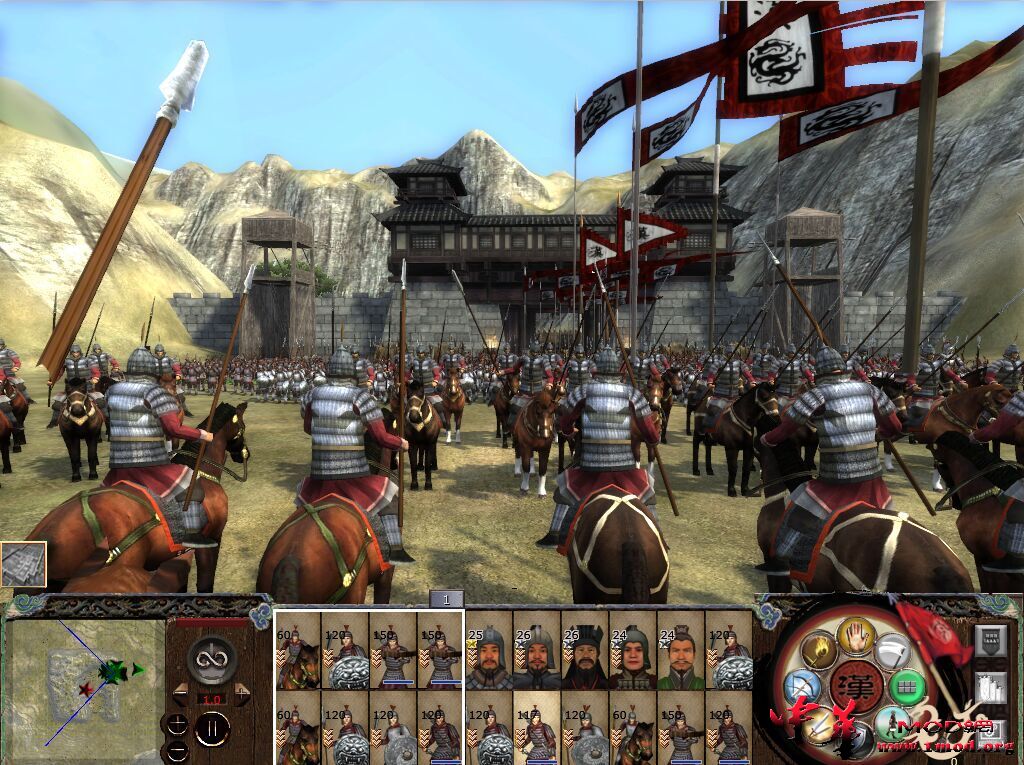1024x765 pixels.
Task: Click the small square button above minimap
Action: [x=23, y=564]
